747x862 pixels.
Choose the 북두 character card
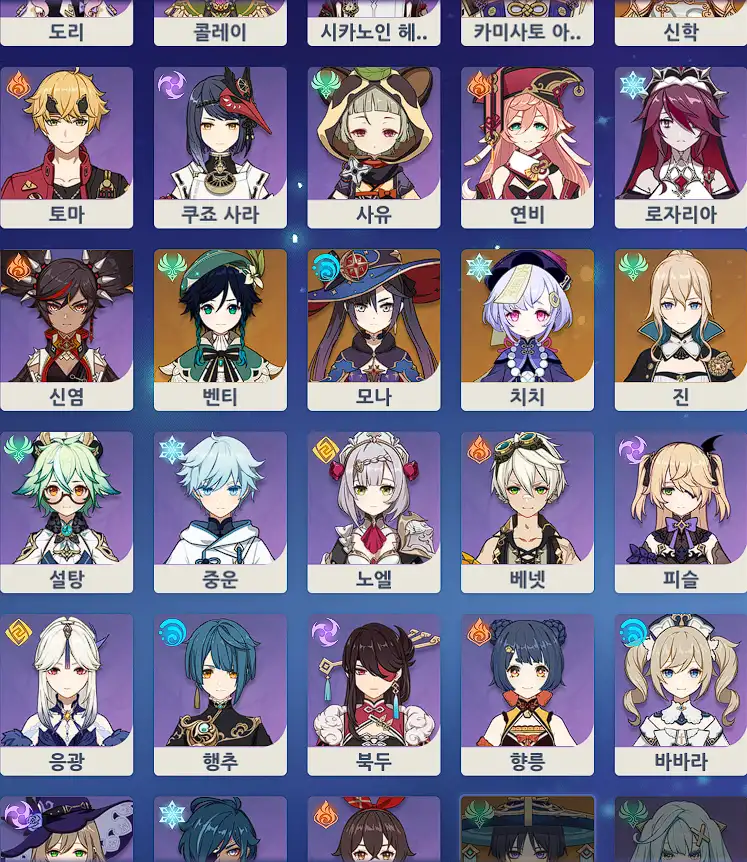[x=374, y=695]
